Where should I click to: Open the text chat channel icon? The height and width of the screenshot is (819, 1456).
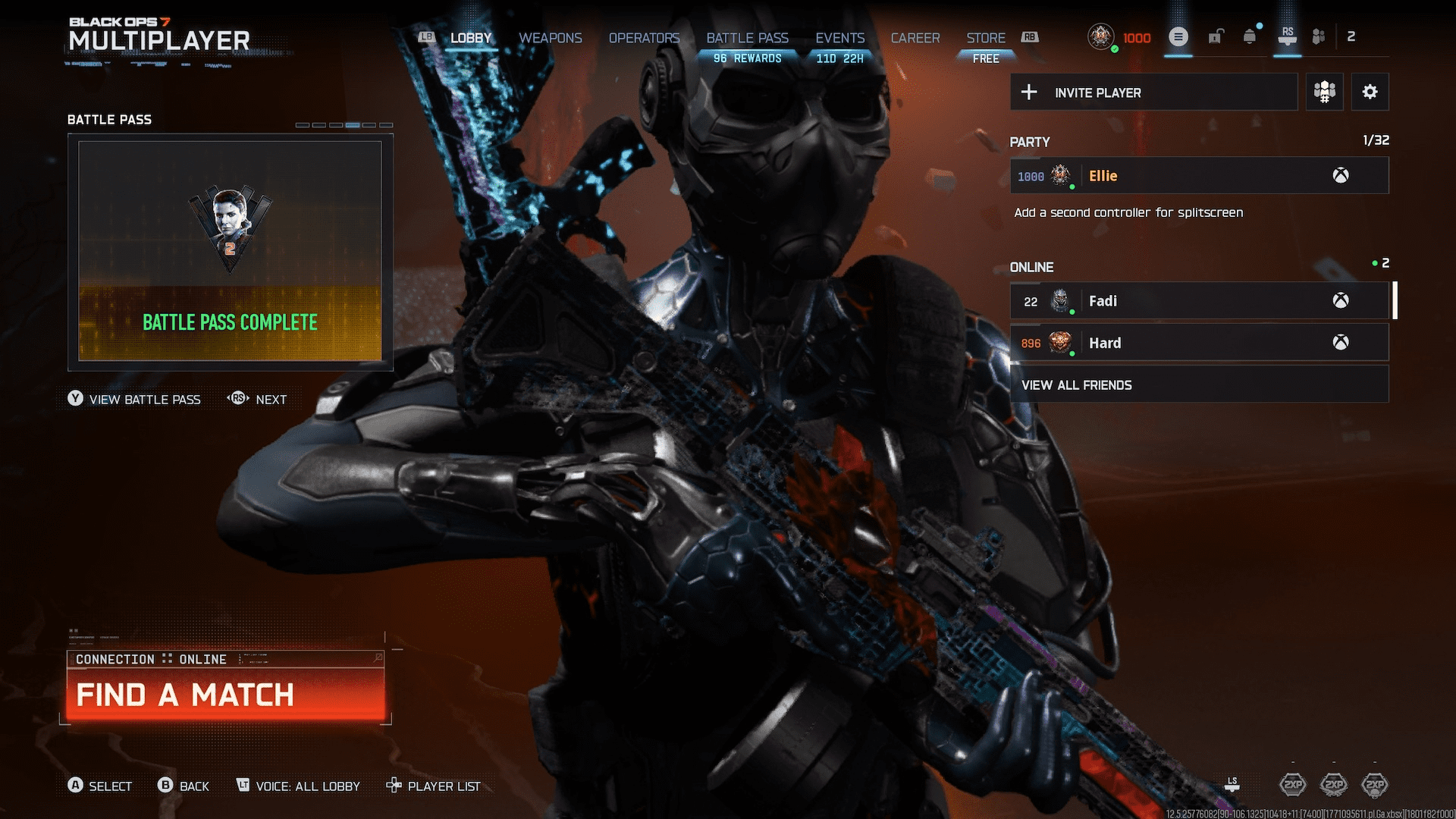(x=1178, y=36)
